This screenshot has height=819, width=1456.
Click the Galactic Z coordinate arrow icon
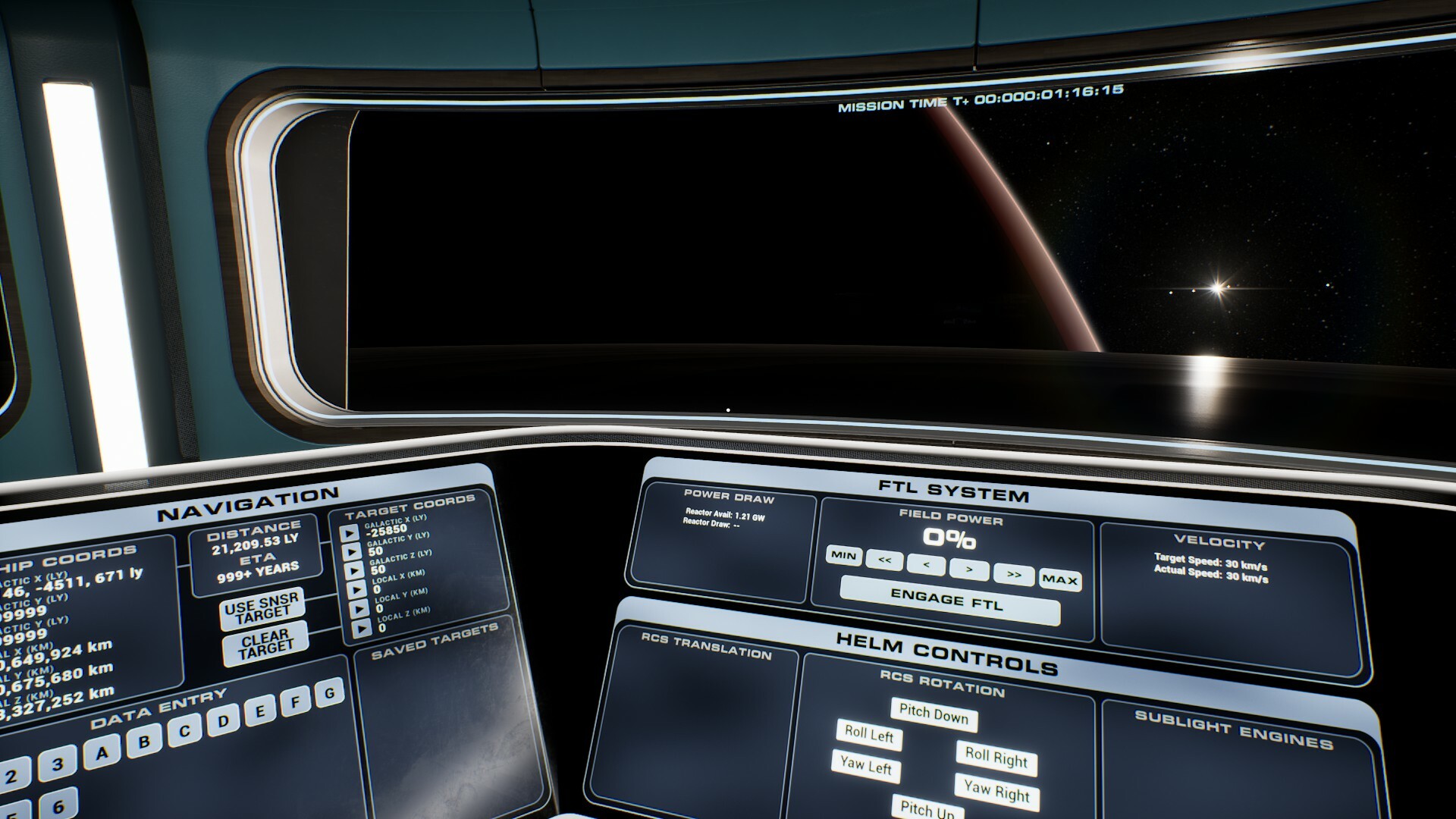point(356,570)
